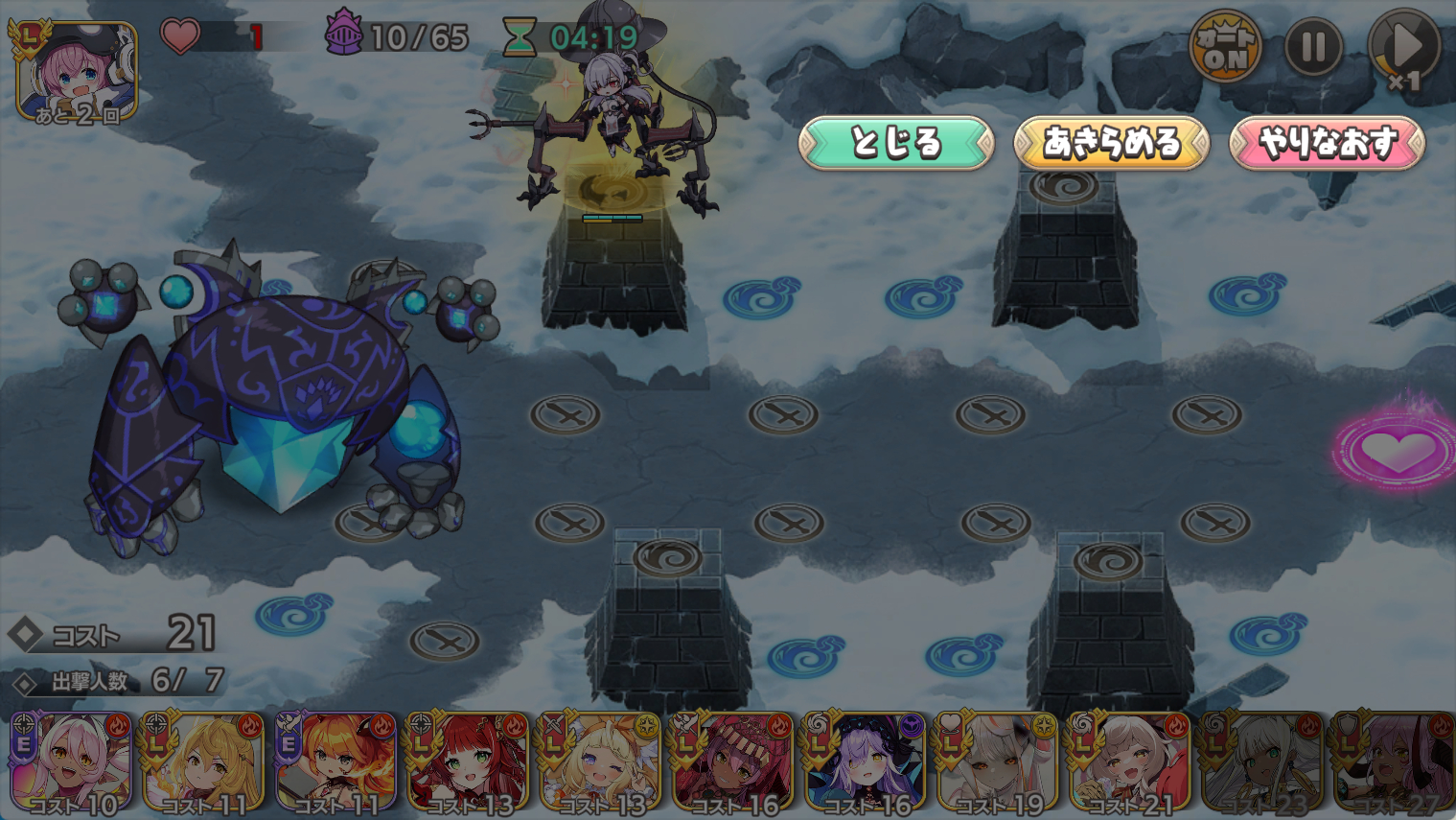Select the cost 19 unit card
Viewport: 1456px width, 820px height.
tap(997, 764)
